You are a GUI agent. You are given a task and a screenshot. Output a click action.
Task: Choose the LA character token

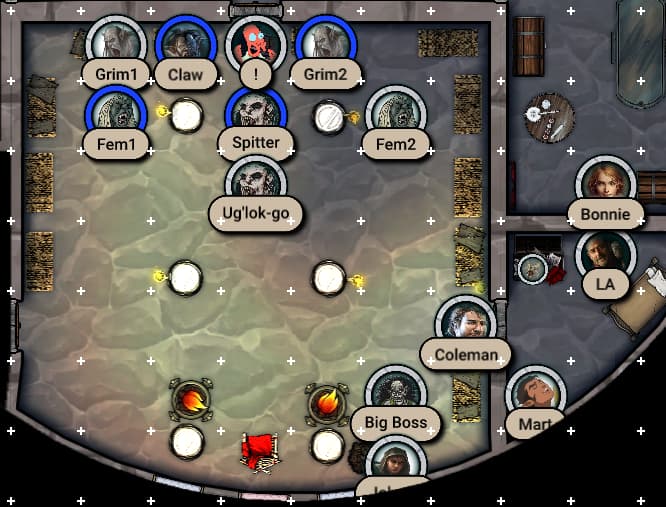606,255
